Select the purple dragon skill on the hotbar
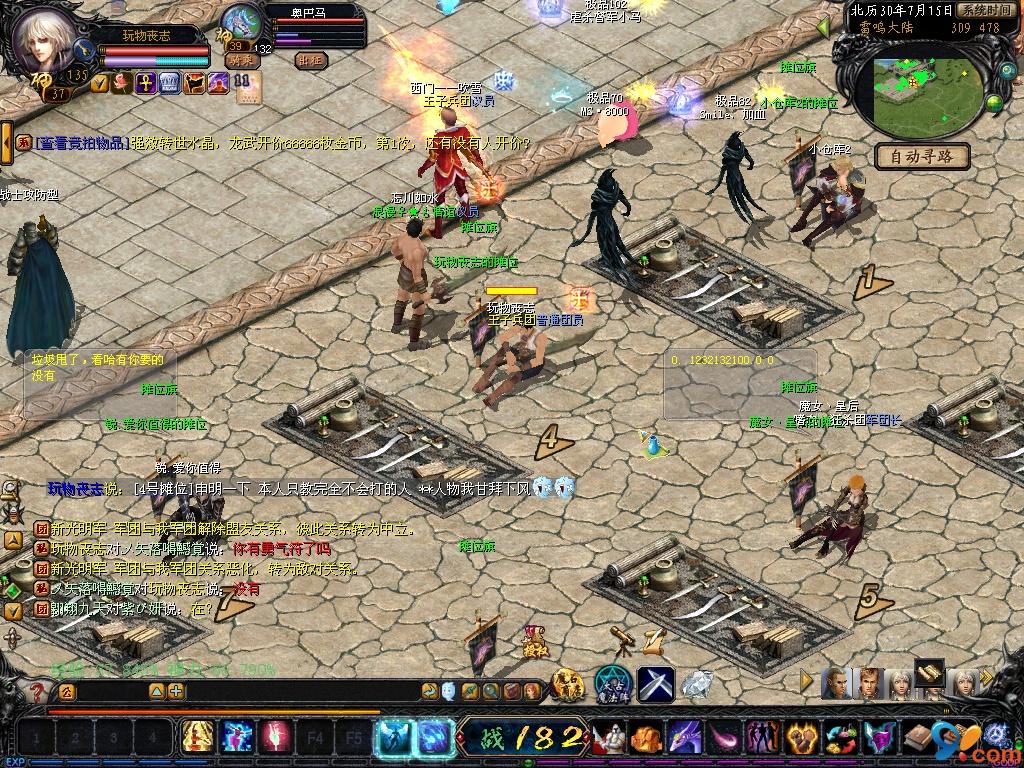This screenshot has width=1024, height=768. pos(683,739)
